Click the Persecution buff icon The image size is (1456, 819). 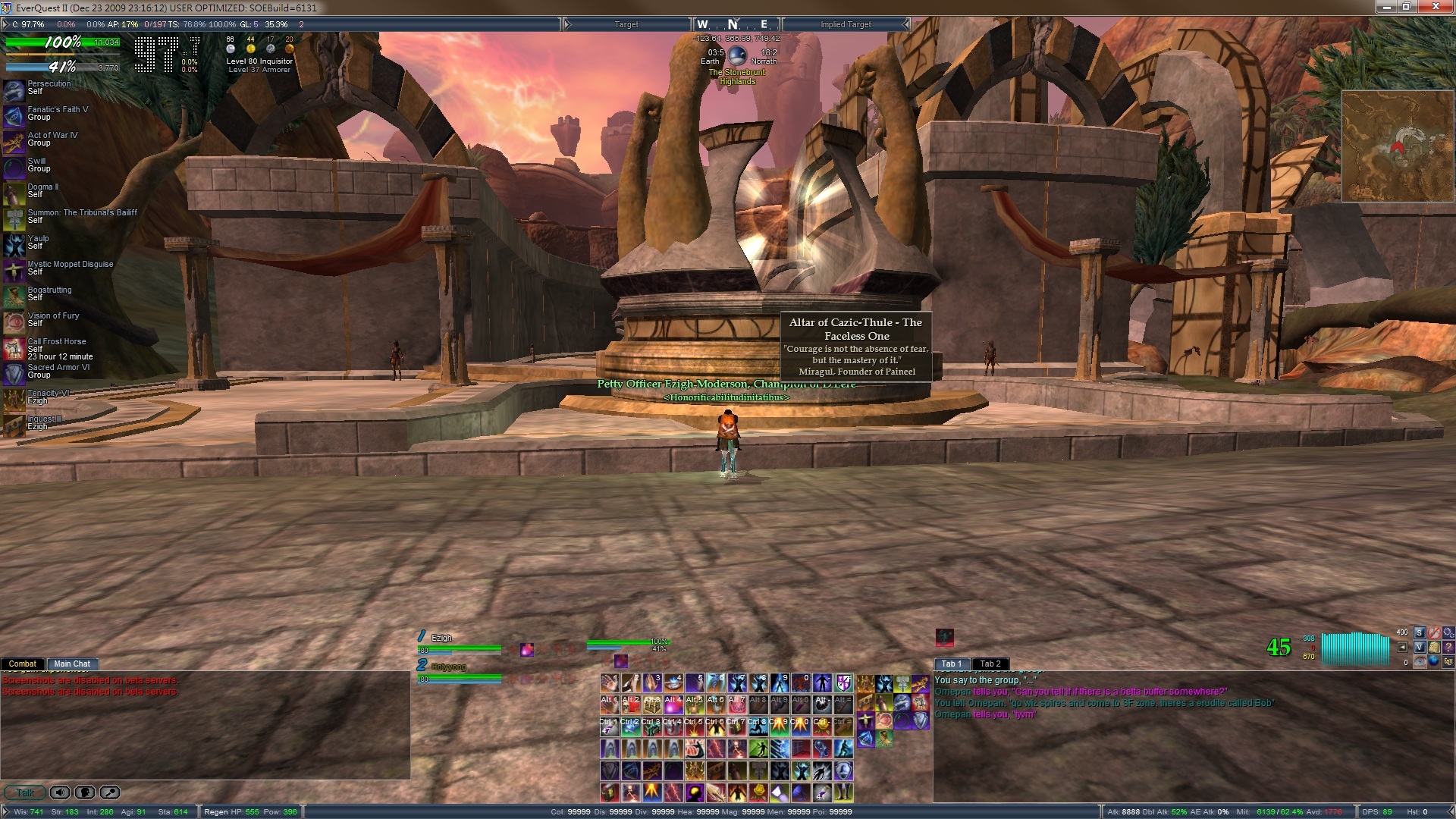14,89
